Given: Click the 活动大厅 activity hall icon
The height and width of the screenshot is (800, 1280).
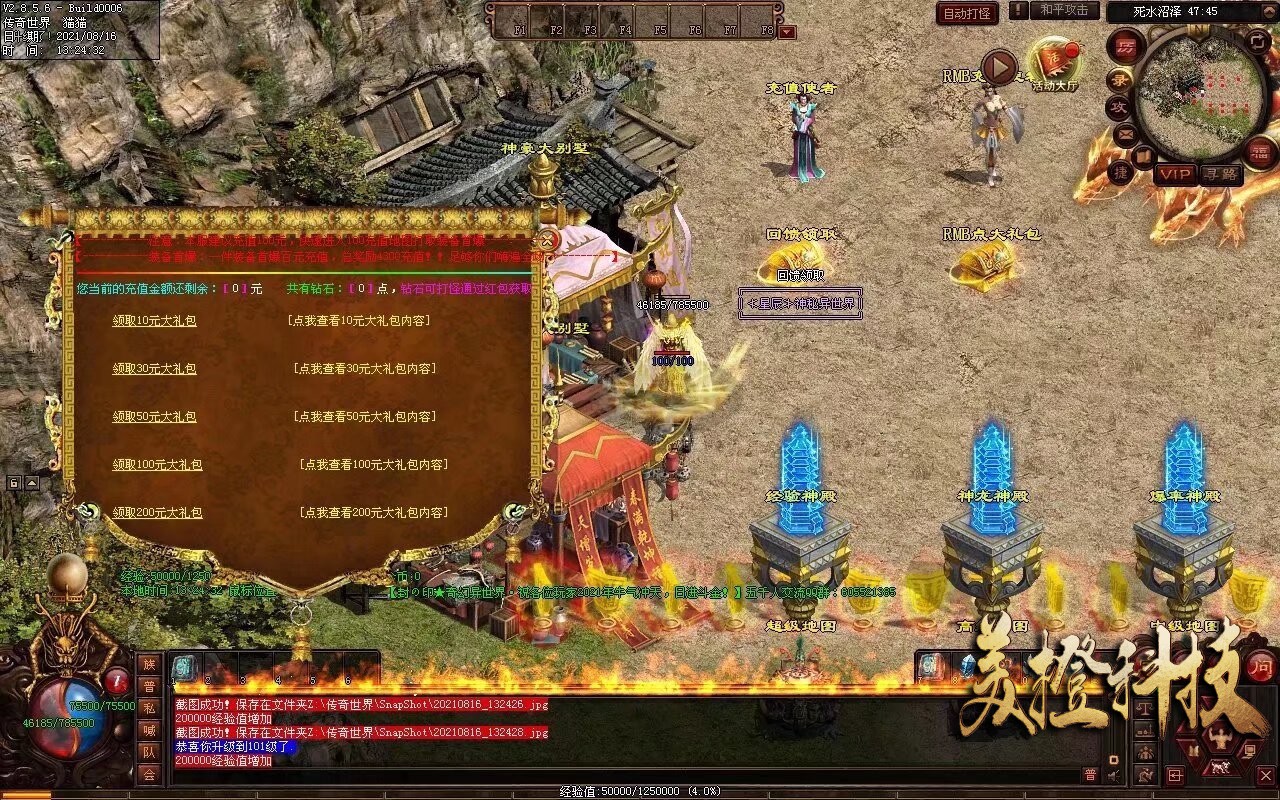Looking at the screenshot, I should pos(1056,56).
